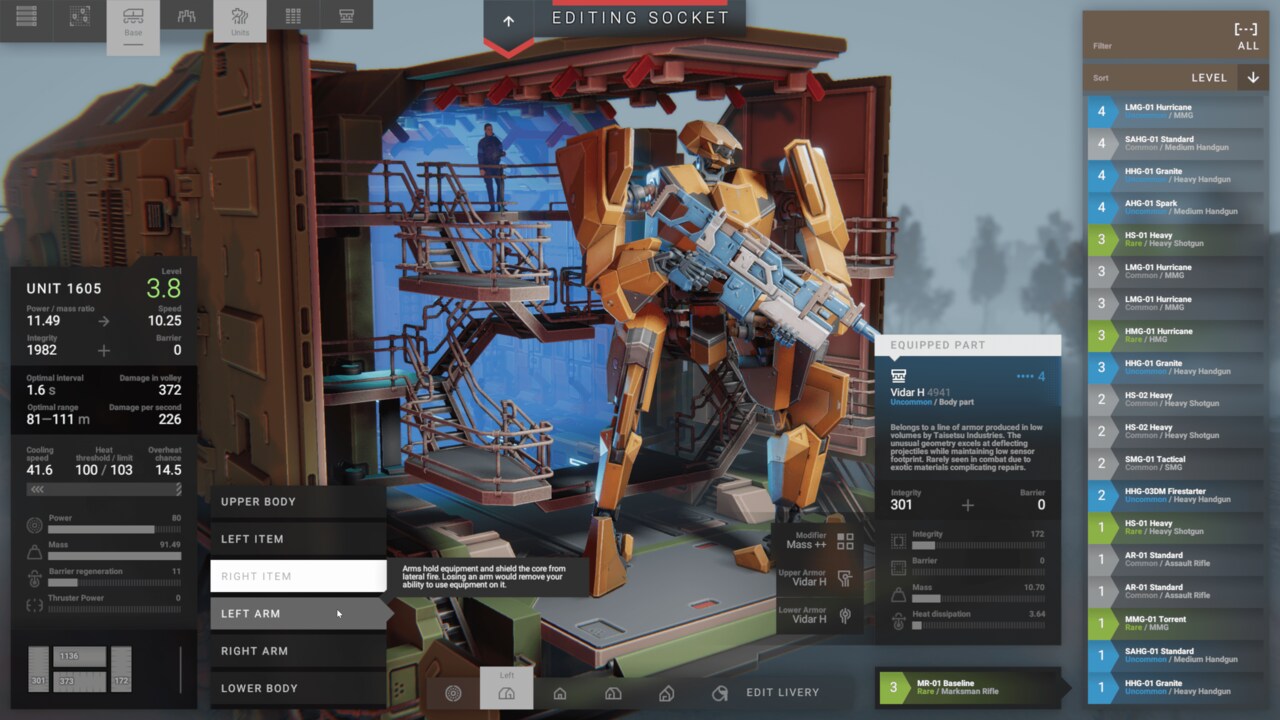Select RIGHT ITEM in the socket menu

(298, 576)
